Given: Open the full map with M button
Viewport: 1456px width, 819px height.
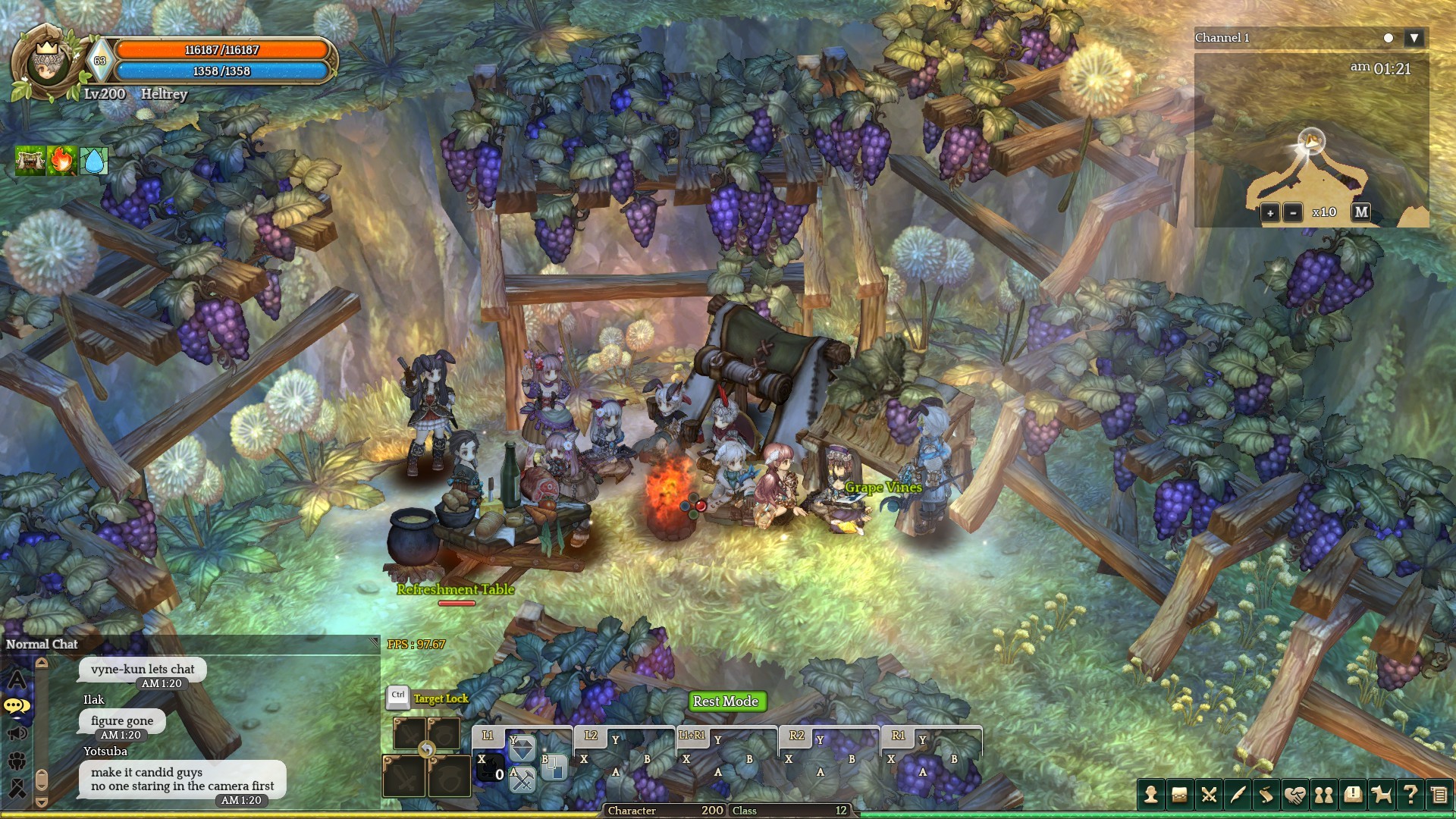Looking at the screenshot, I should 1361,212.
